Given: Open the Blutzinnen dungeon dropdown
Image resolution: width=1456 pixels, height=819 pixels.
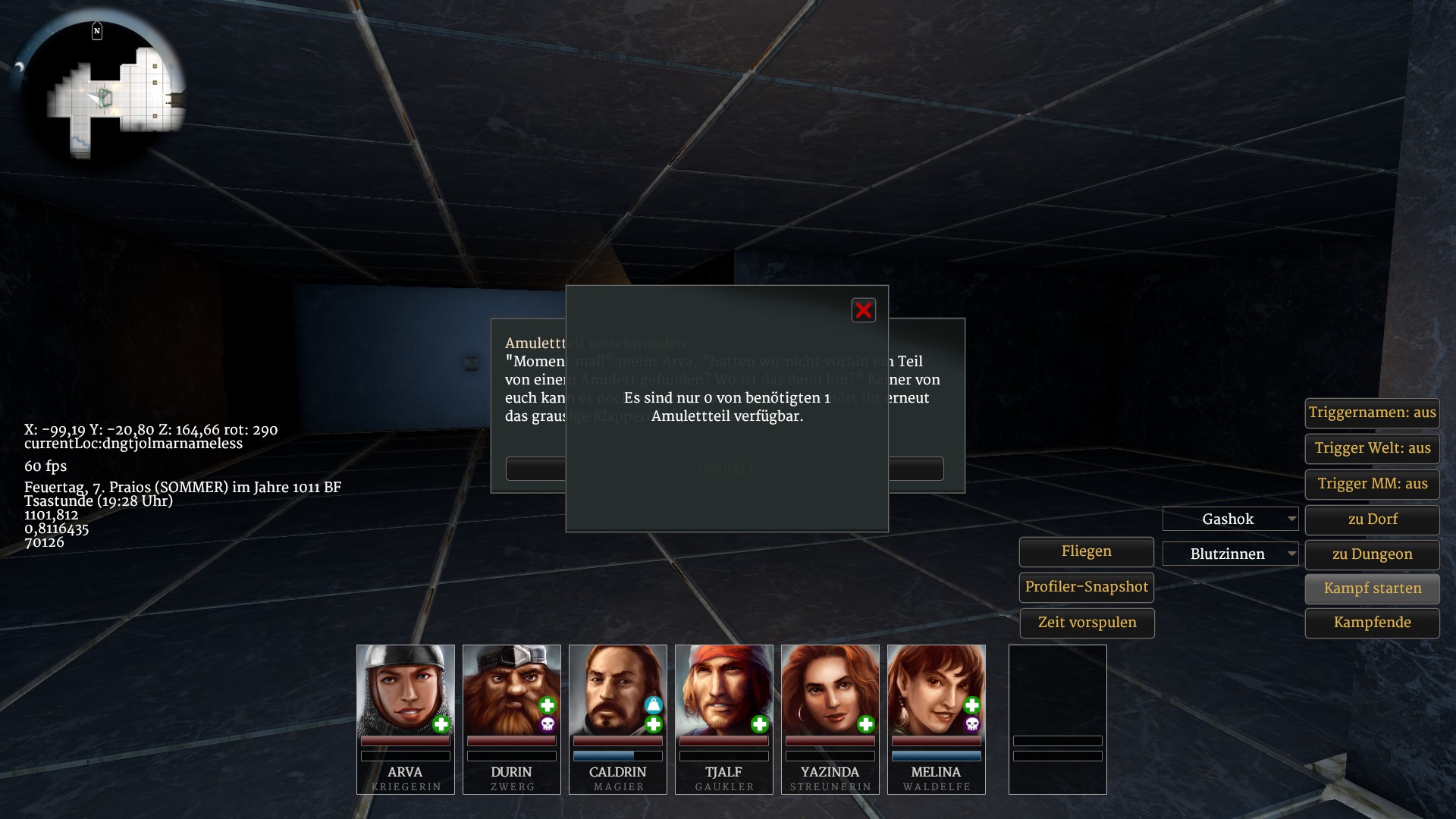Looking at the screenshot, I should click(x=1230, y=554).
